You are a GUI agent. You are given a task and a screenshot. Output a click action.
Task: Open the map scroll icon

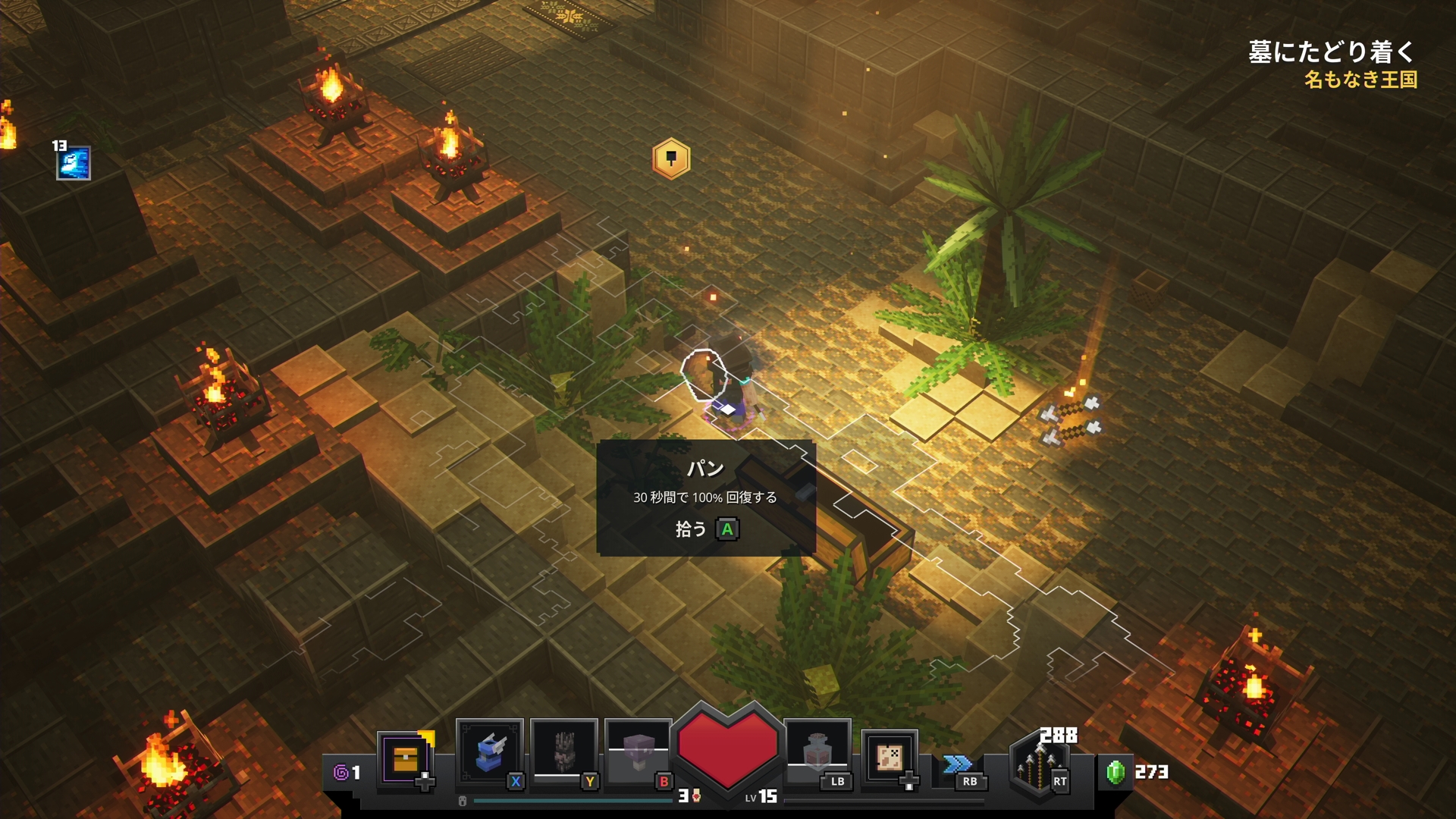pos(889,757)
